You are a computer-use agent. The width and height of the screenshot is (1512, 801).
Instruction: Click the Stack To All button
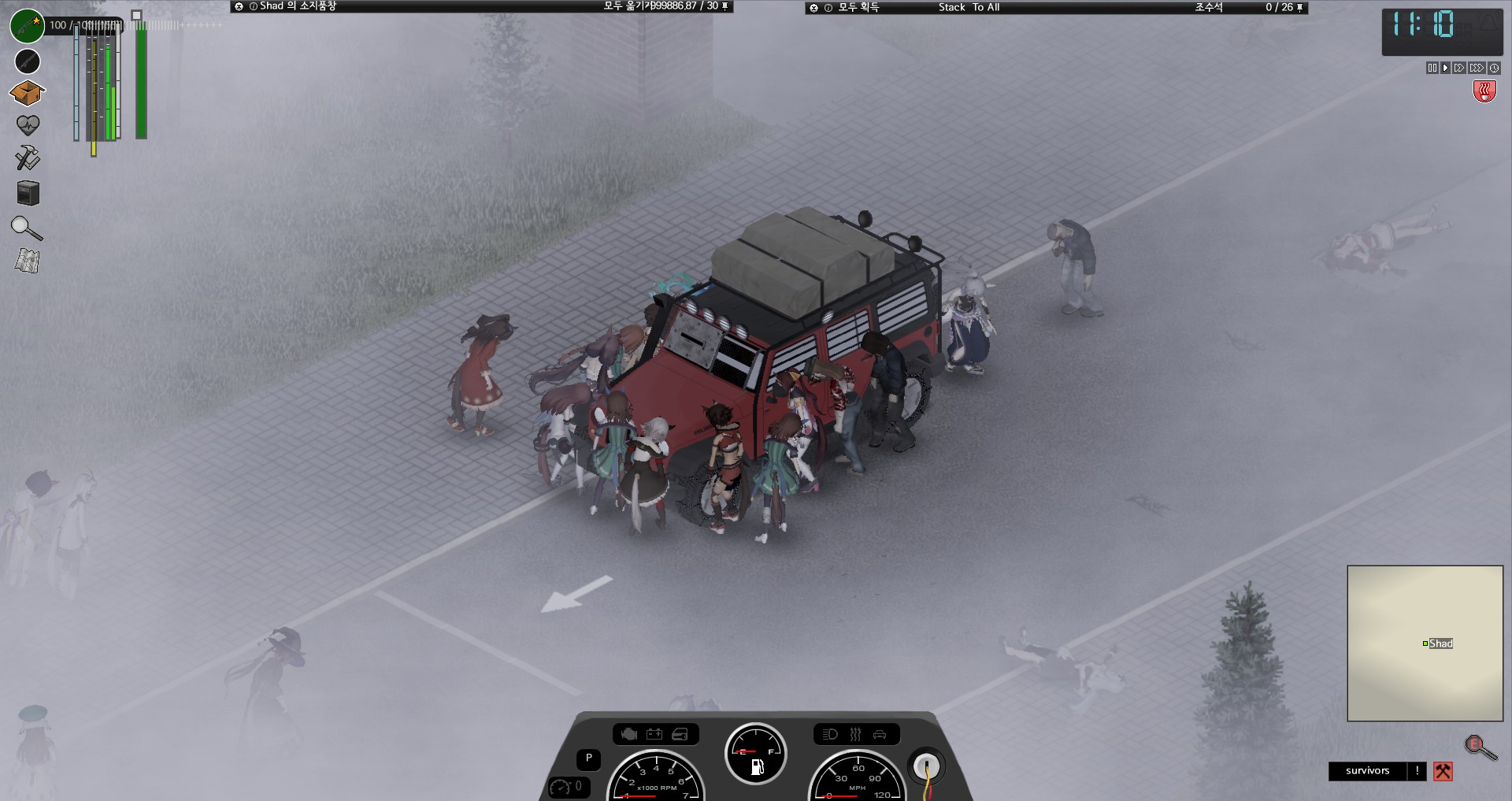point(969,7)
